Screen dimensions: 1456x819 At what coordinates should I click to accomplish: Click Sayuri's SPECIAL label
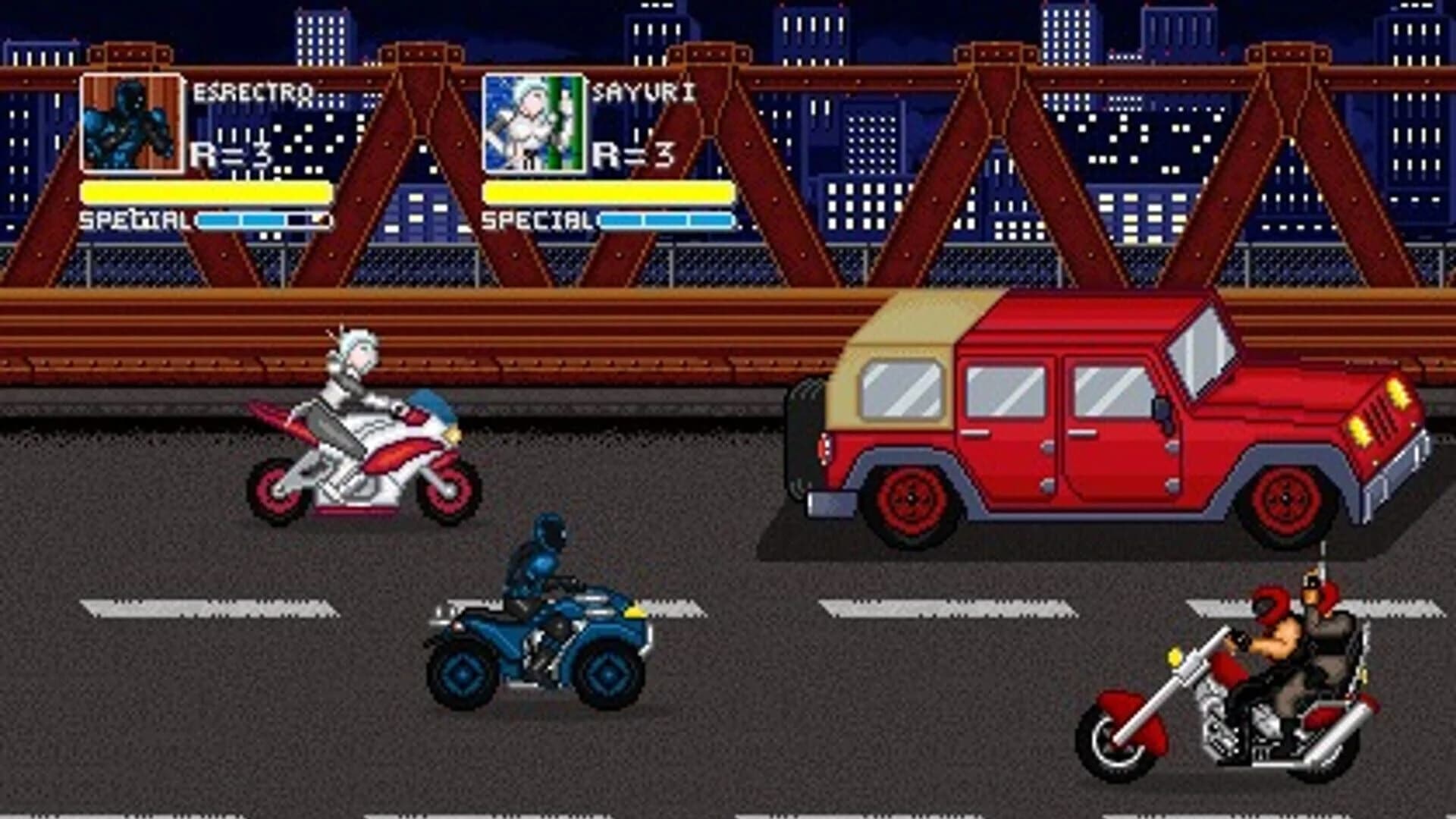(536, 221)
